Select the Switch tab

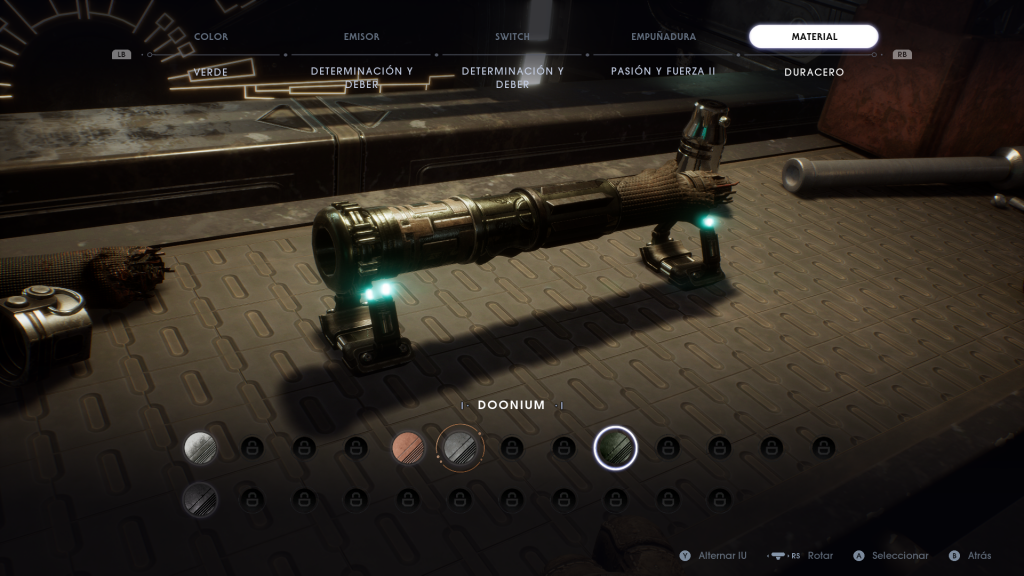click(x=512, y=37)
